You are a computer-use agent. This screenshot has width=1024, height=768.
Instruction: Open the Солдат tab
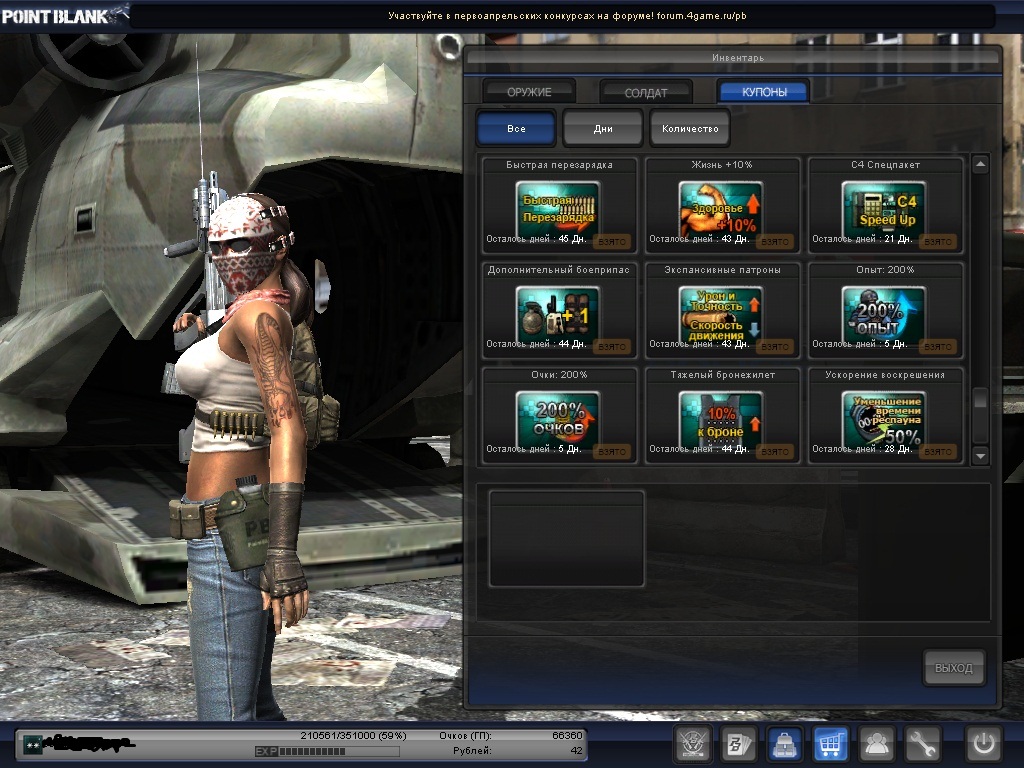coord(646,92)
